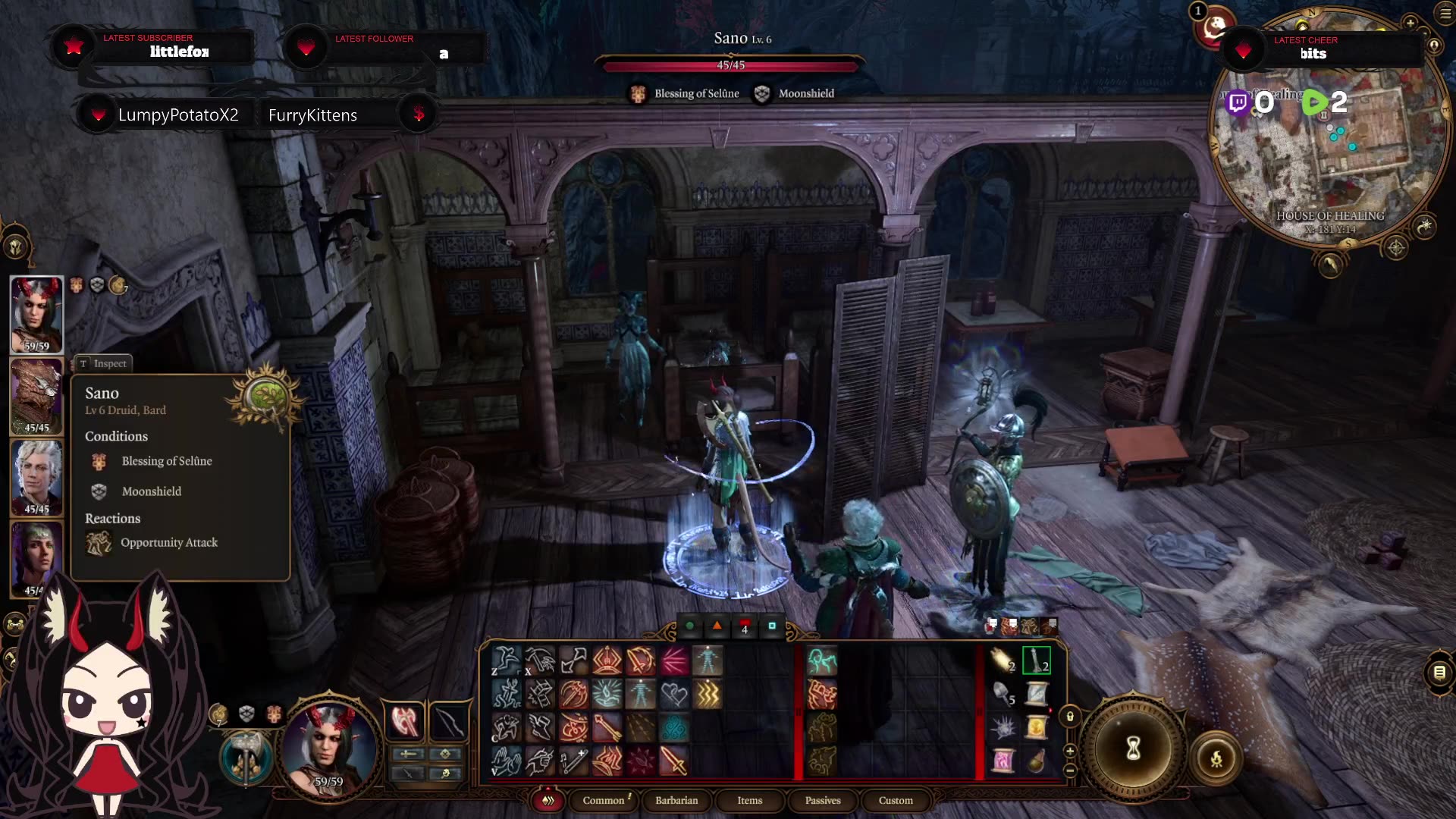Switch to the ranged weapon slot

(448, 722)
